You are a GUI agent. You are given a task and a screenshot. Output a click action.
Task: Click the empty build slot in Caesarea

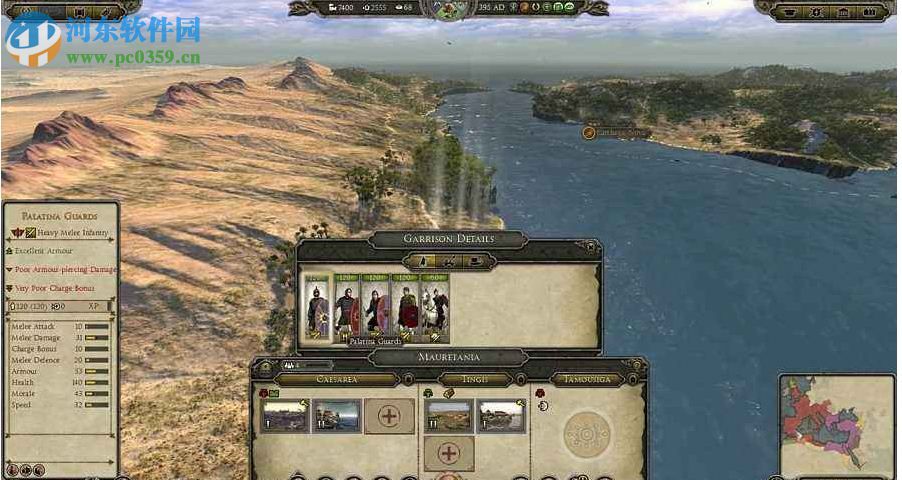click(x=388, y=415)
